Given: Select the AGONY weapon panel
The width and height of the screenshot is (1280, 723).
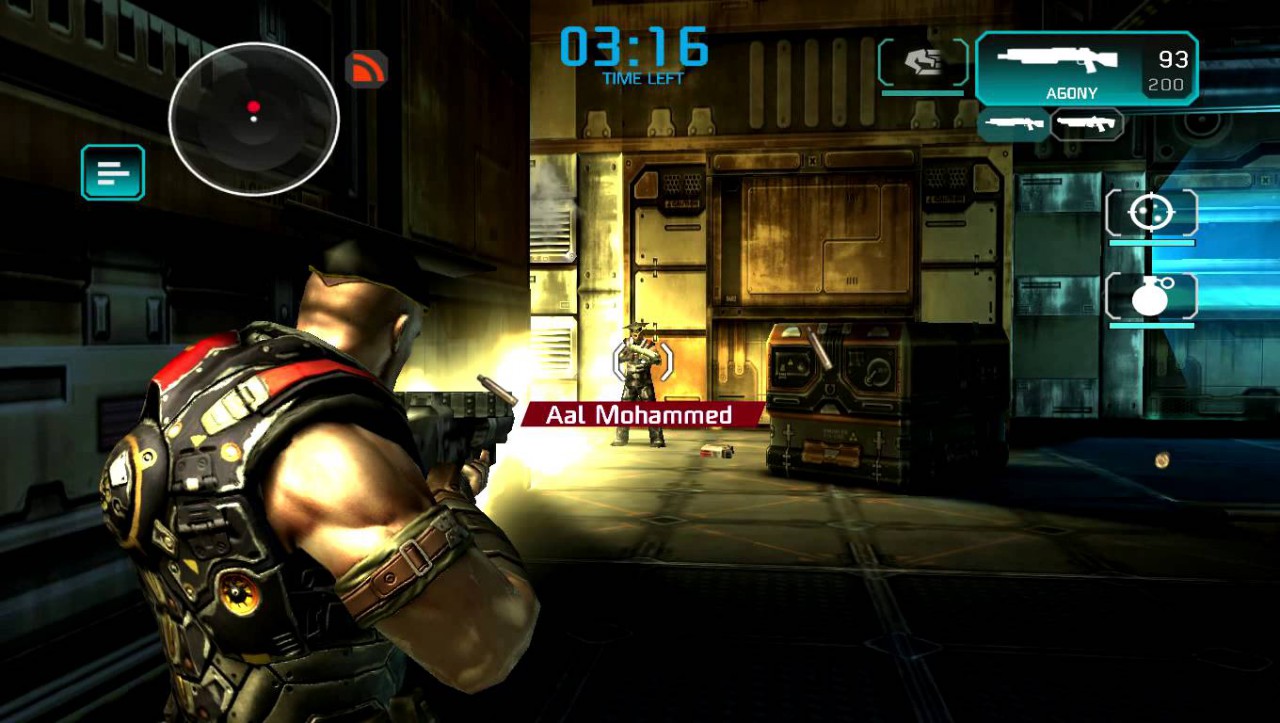Looking at the screenshot, I should point(1086,68).
